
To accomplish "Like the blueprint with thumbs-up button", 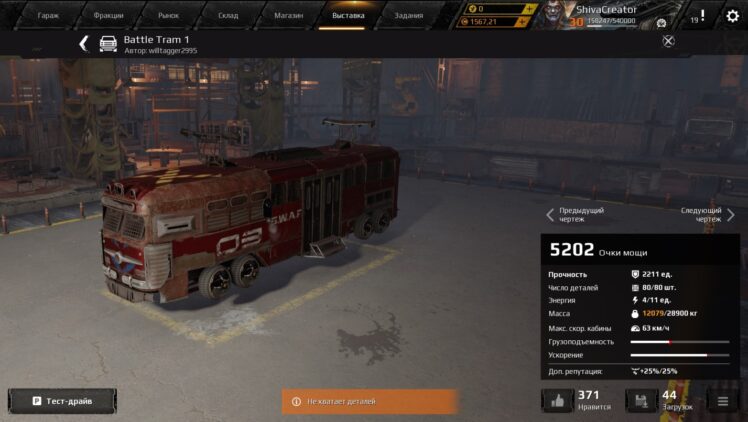I will [x=557, y=401].
